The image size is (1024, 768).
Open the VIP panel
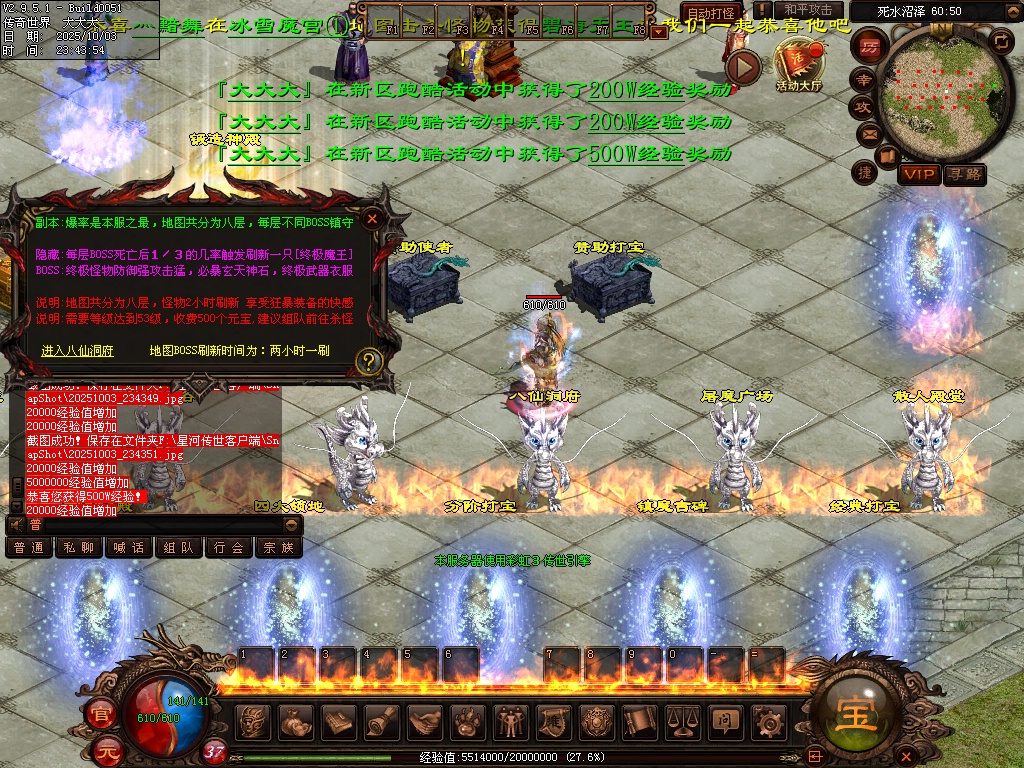point(918,175)
